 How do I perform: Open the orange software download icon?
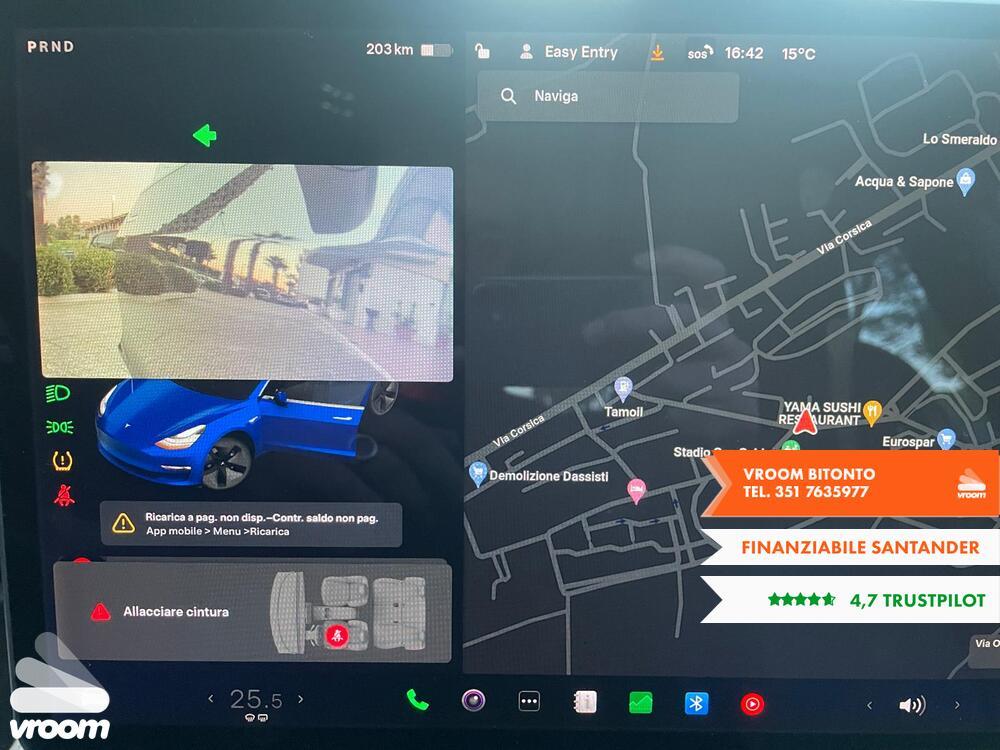(657, 53)
